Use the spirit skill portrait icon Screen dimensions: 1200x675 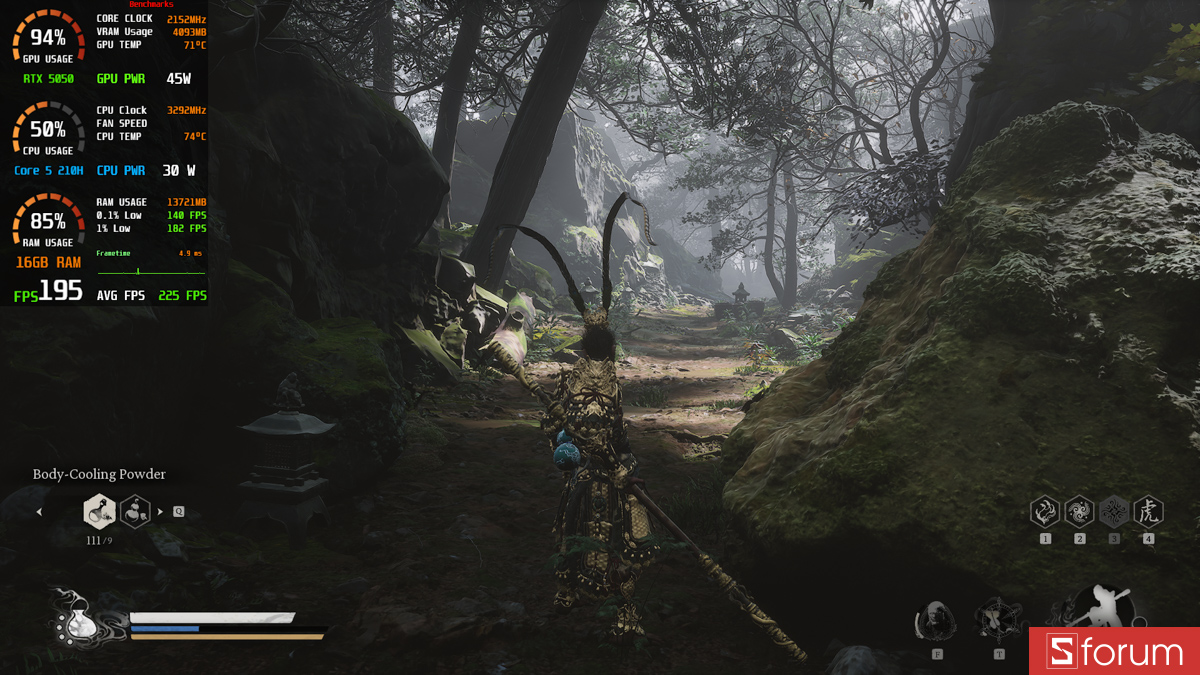click(936, 622)
